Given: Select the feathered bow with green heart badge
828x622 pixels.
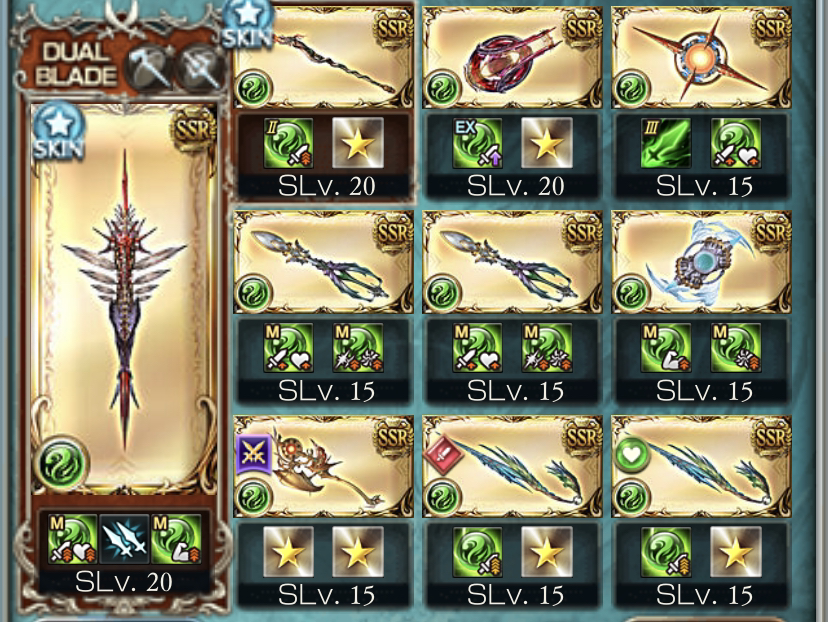Looking at the screenshot, I should (701, 468).
